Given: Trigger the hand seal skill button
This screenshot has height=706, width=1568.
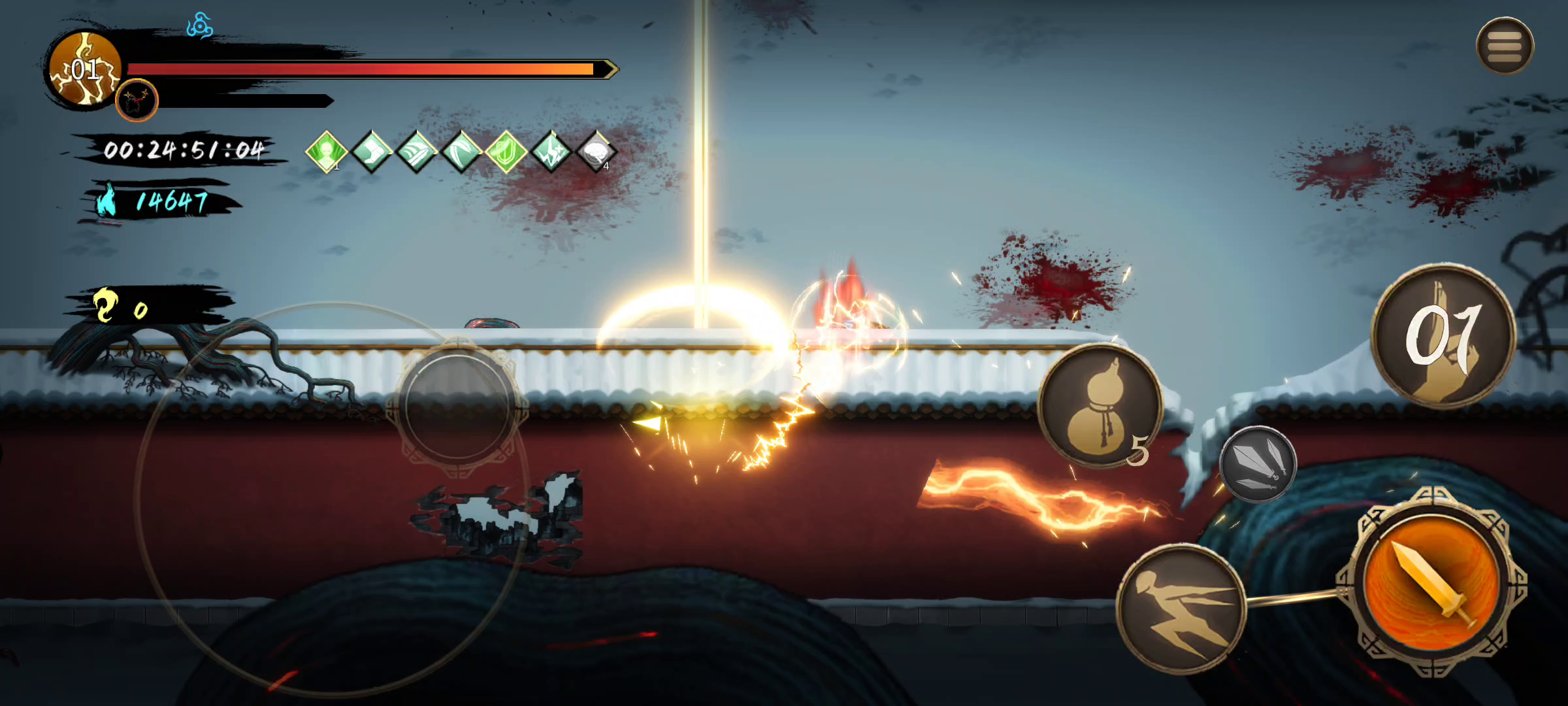Looking at the screenshot, I should point(1443,337).
